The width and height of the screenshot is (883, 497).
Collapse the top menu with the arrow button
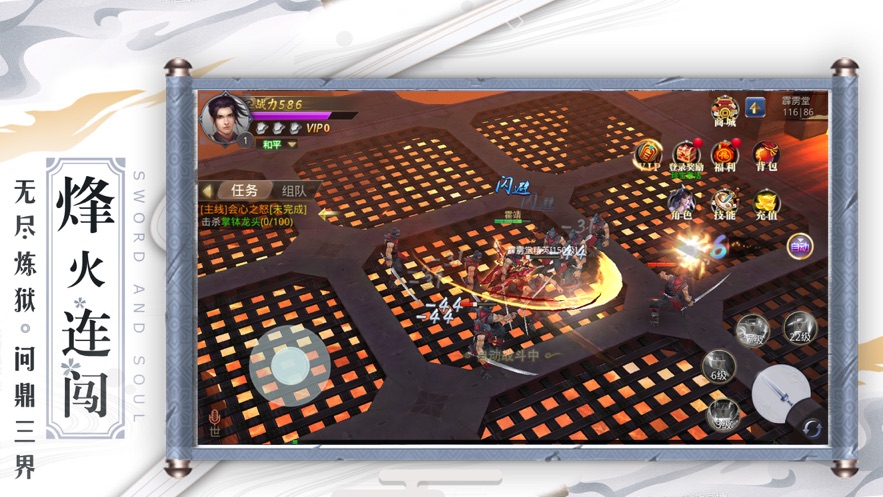pyautogui.click(x=755, y=107)
